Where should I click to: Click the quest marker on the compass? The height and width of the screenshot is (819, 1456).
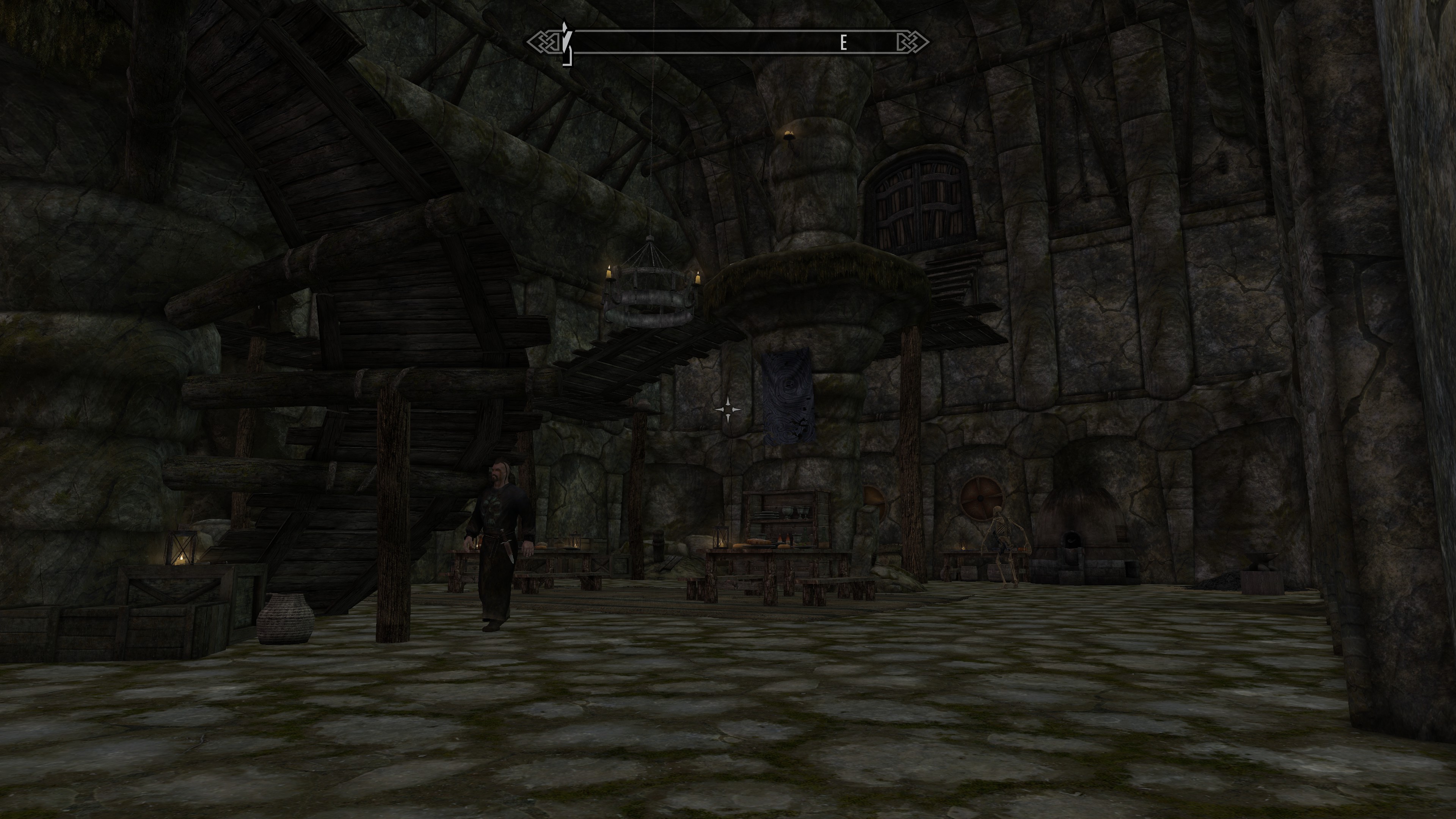pyautogui.click(x=566, y=42)
